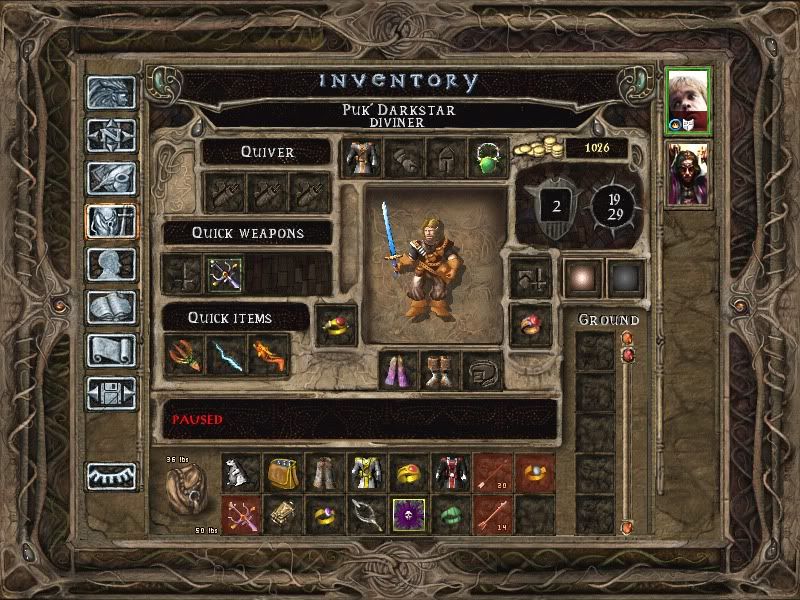Pick the equipped purple cloak
800x600 pixels.
pyautogui.click(x=399, y=371)
